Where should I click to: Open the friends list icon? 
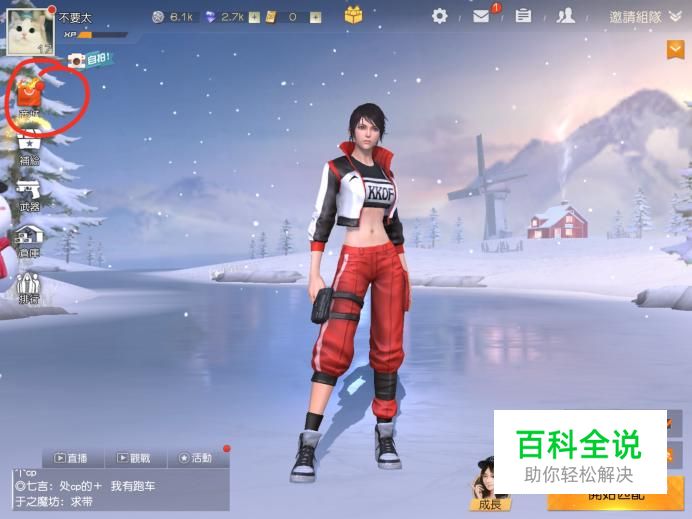click(566, 16)
